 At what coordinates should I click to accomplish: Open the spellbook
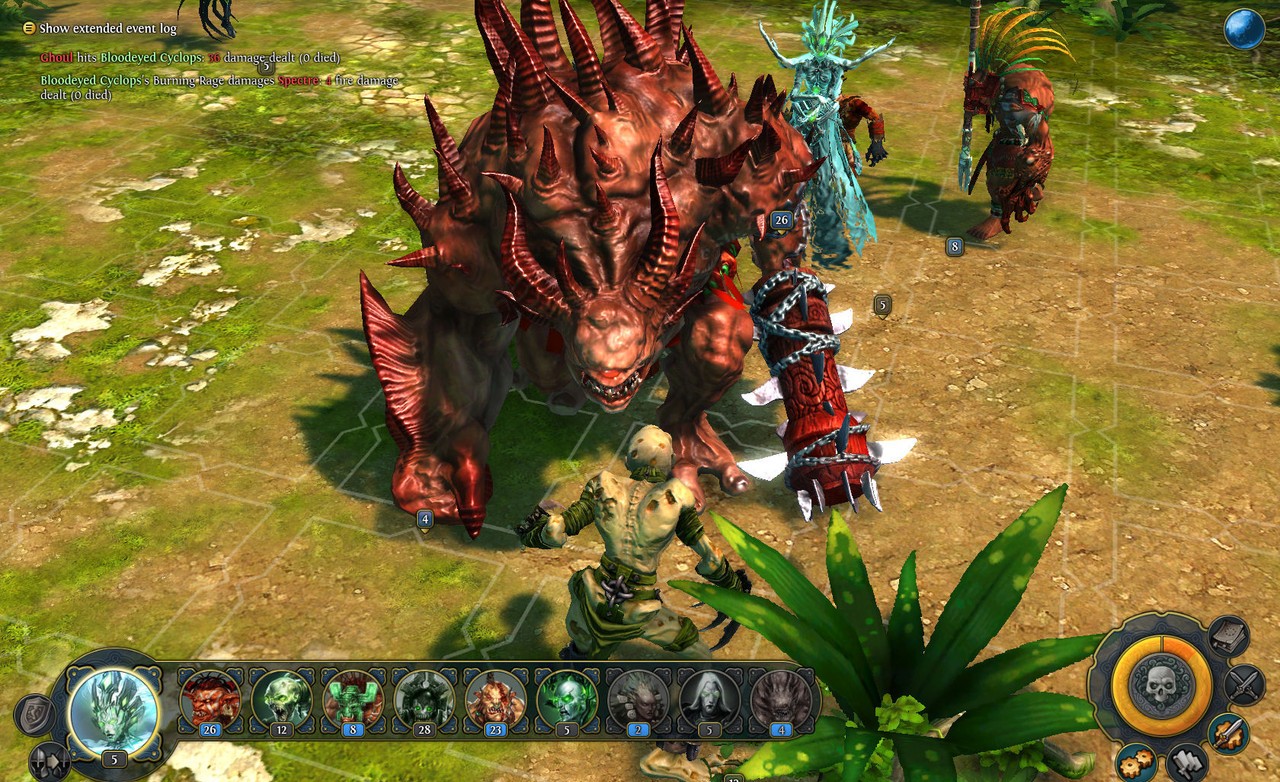(x=1227, y=636)
